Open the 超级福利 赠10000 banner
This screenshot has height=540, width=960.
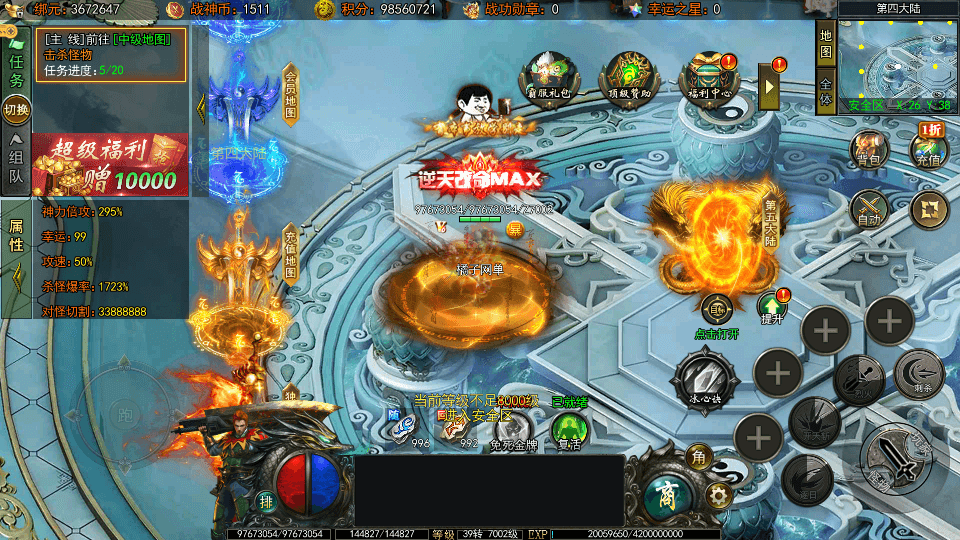(x=110, y=165)
